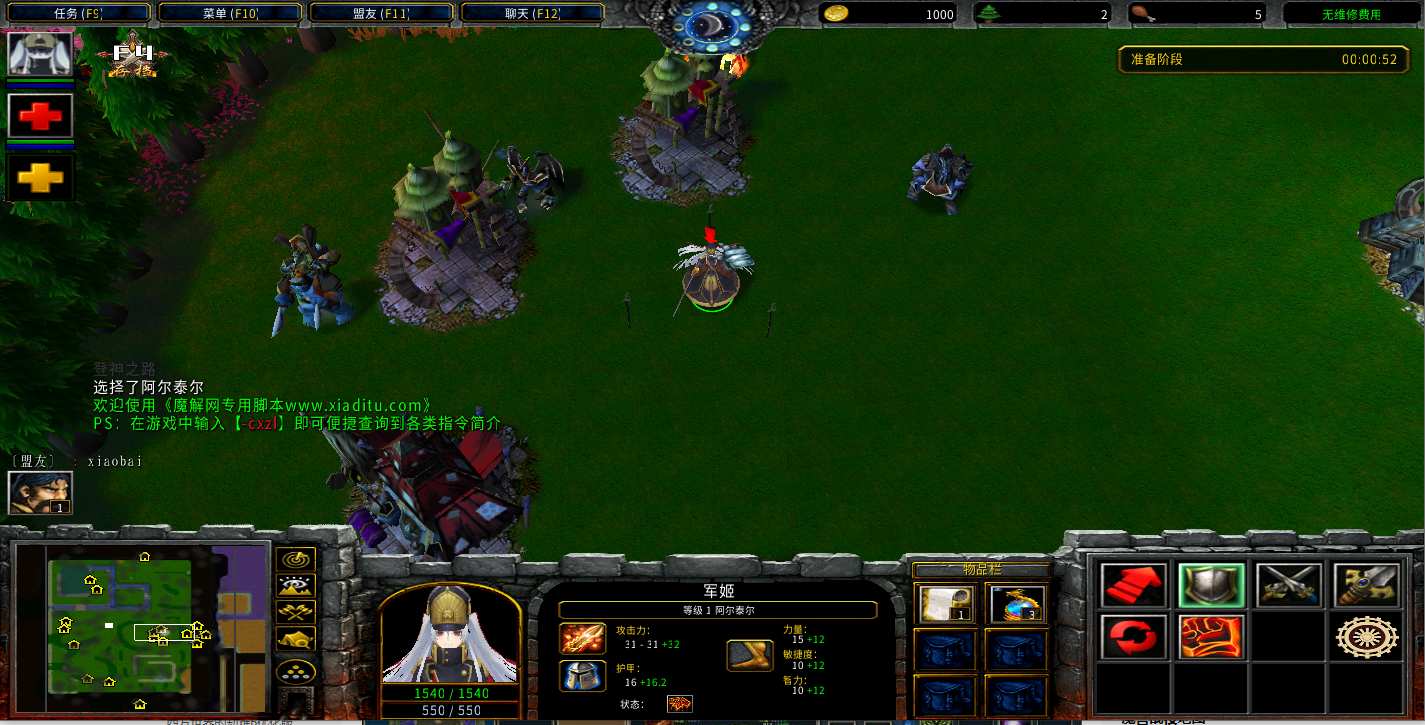Screen dimensions: 1425x725
Task: Open the 任务 (F9) quests menu
Action: coord(77,14)
